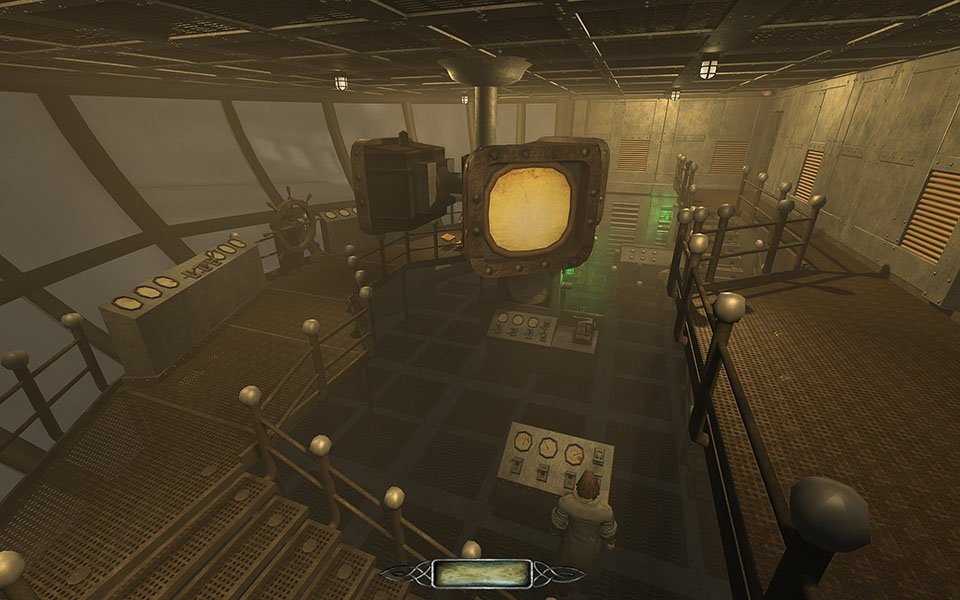This screenshot has height=600, width=960.
Task: Click the ornate parchment panel in the HUD
Action: tap(480, 574)
